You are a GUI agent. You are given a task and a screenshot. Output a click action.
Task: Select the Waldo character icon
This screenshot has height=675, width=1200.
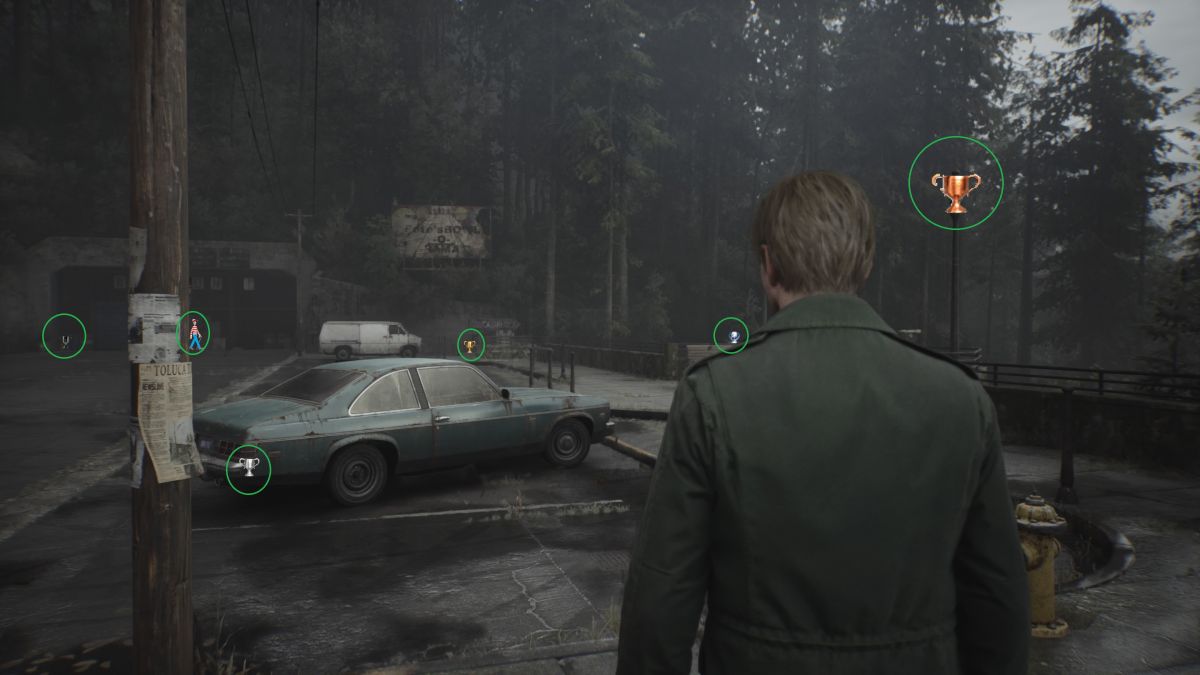(x=193, y=333)
